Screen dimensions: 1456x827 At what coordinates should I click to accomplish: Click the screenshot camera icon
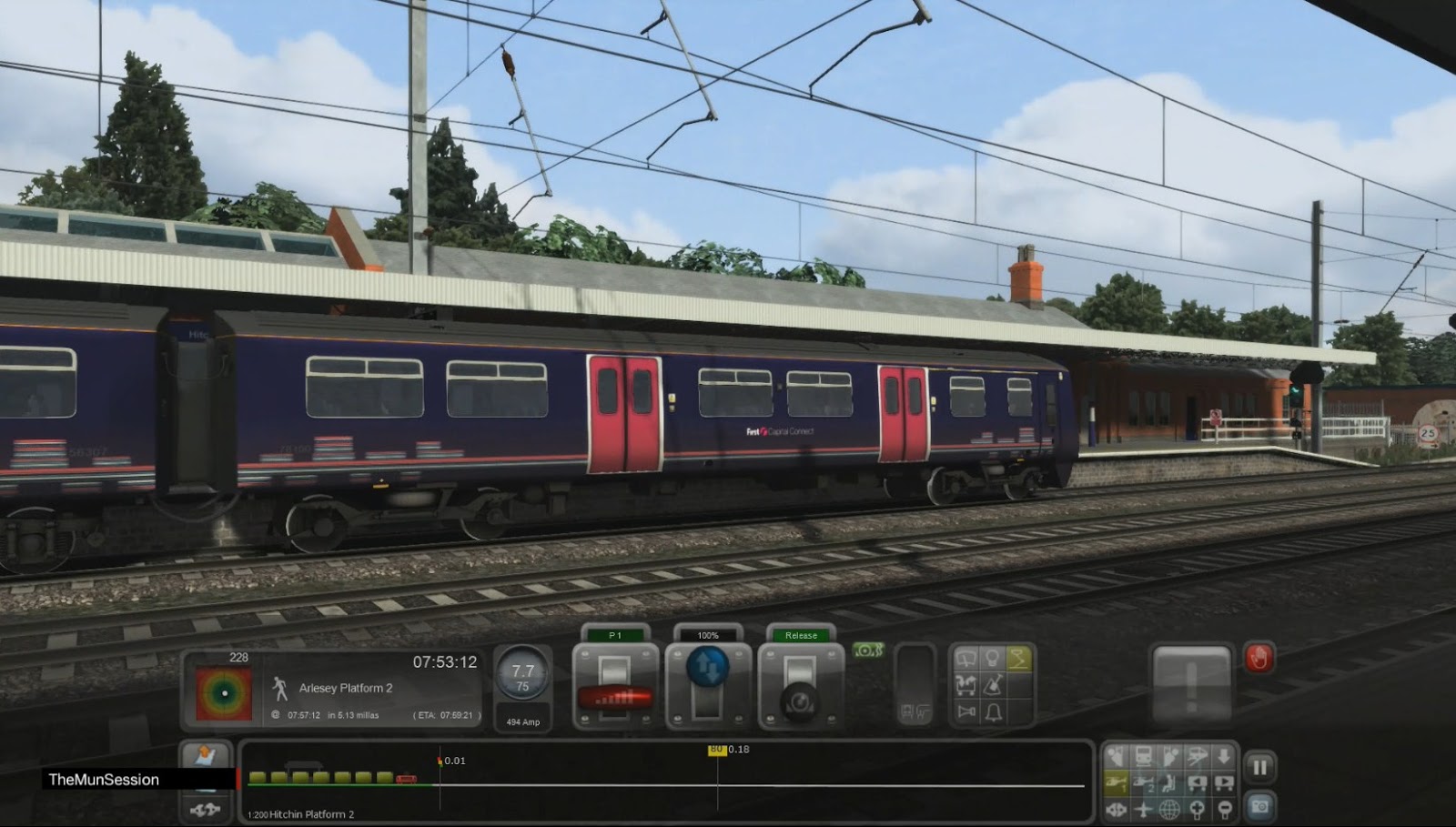point(1259,804)
